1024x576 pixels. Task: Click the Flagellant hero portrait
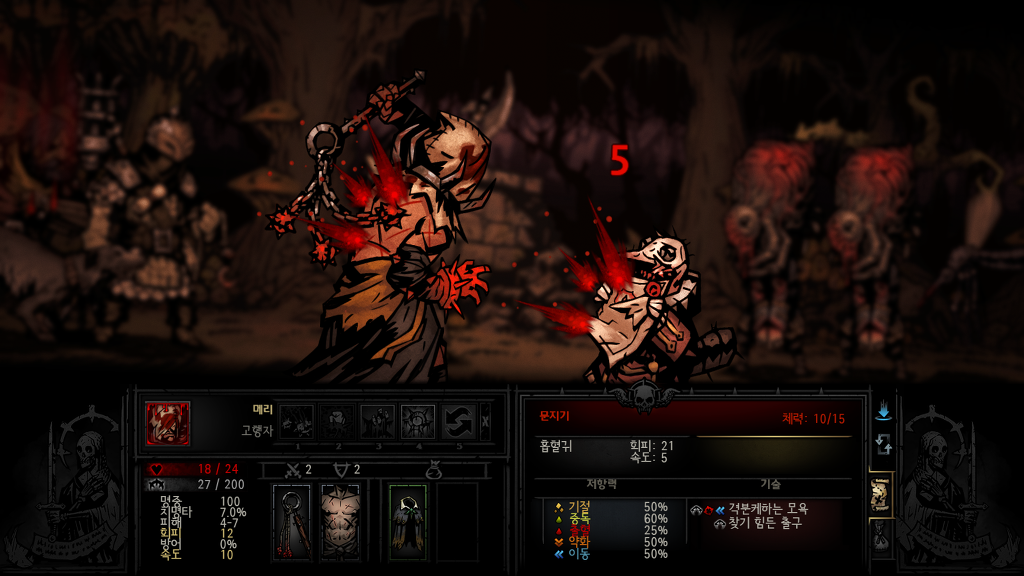click(167, 421)
